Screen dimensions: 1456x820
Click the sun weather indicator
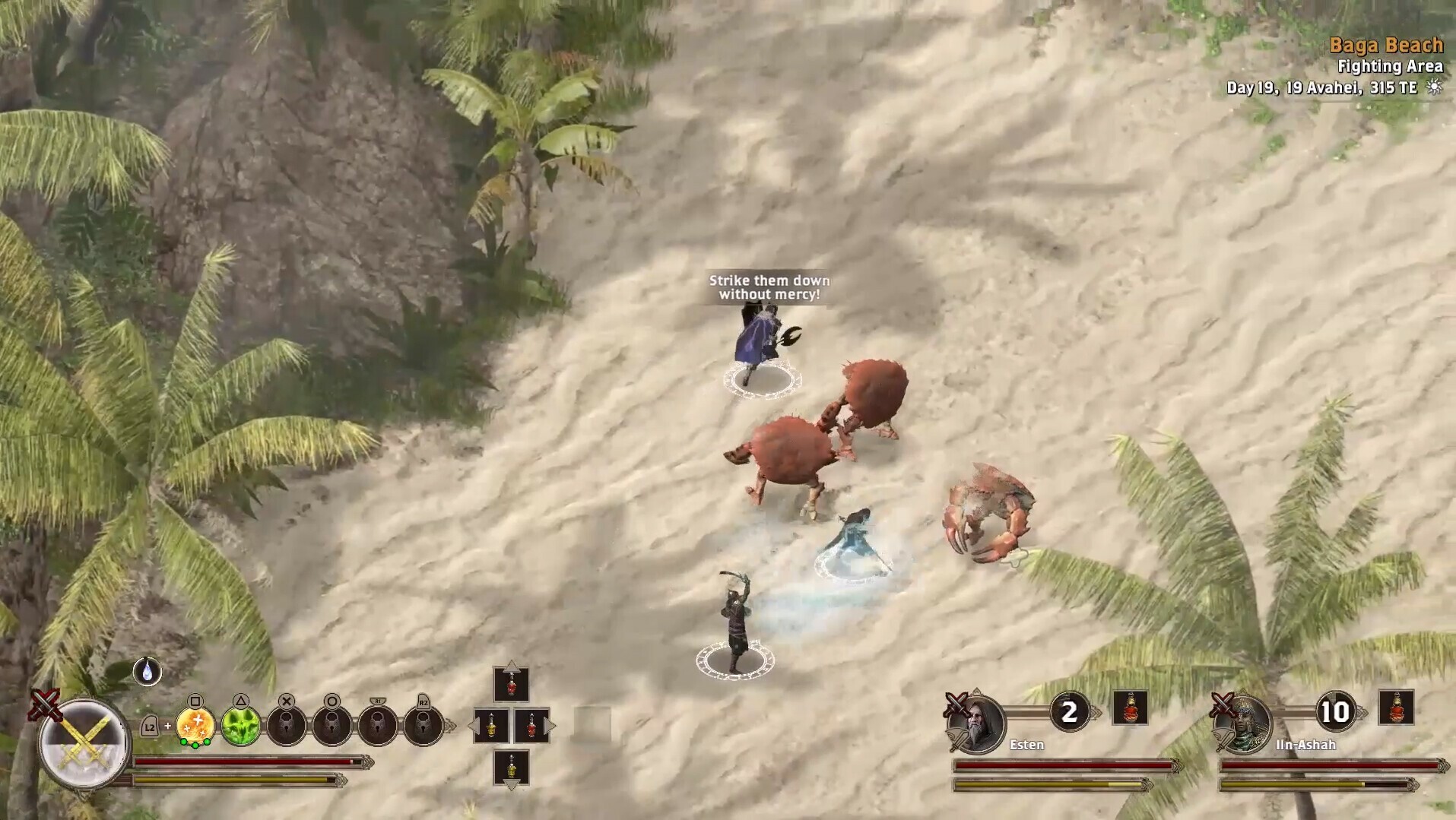(x=1435, y=87)
